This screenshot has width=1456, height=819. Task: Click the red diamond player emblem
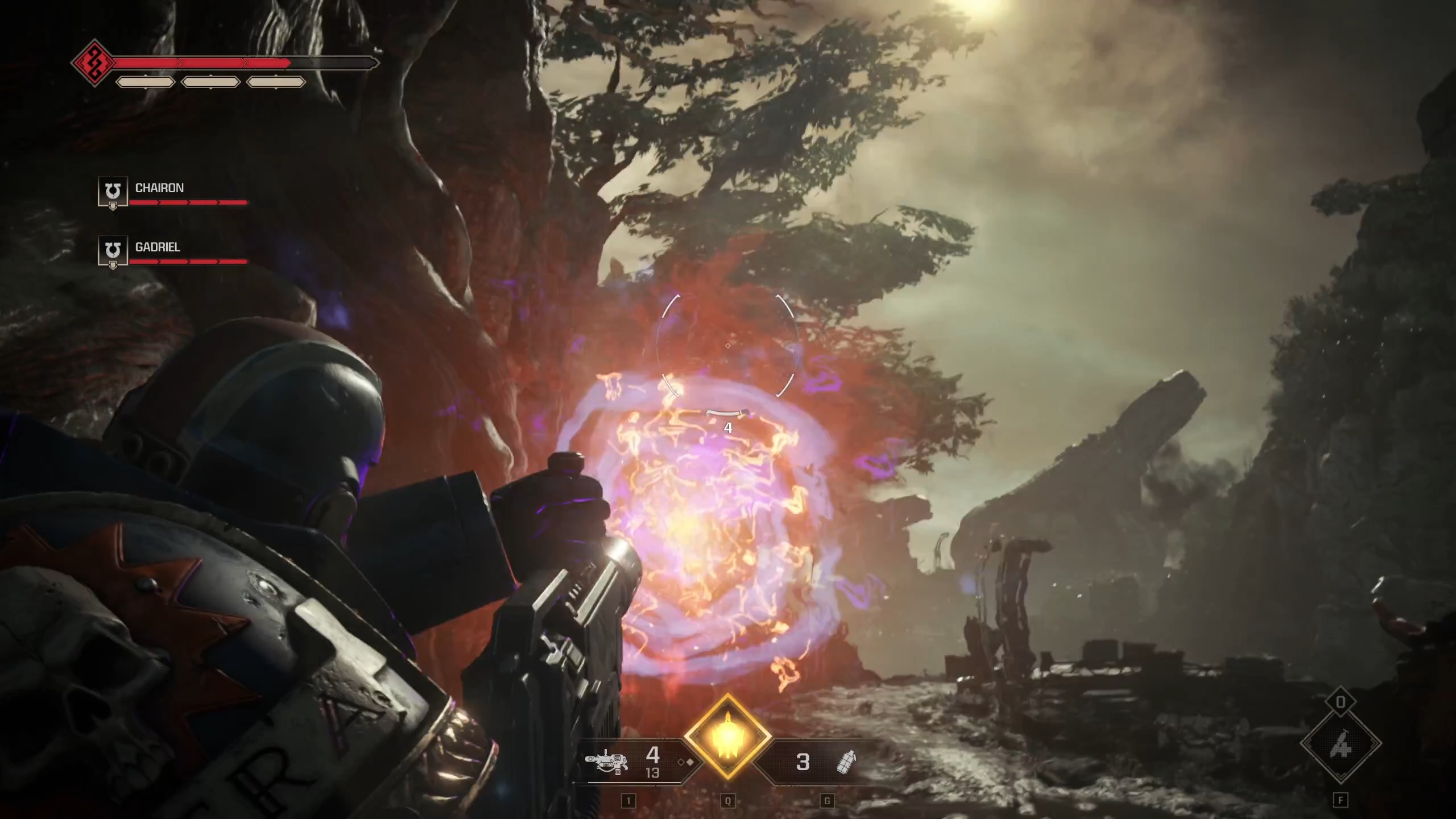click(94, 63)
